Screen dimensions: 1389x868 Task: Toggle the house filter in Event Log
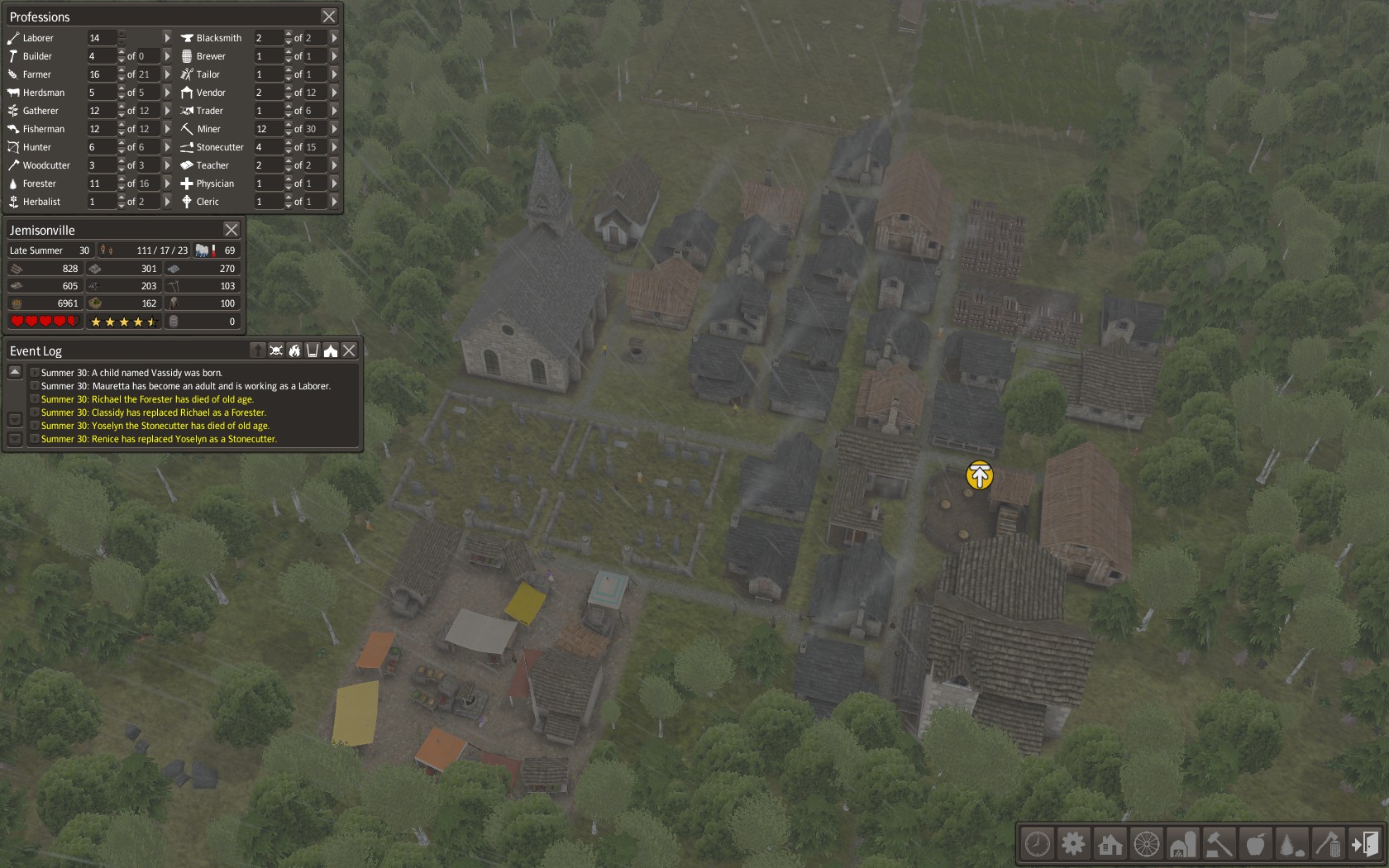click(331, 351)
